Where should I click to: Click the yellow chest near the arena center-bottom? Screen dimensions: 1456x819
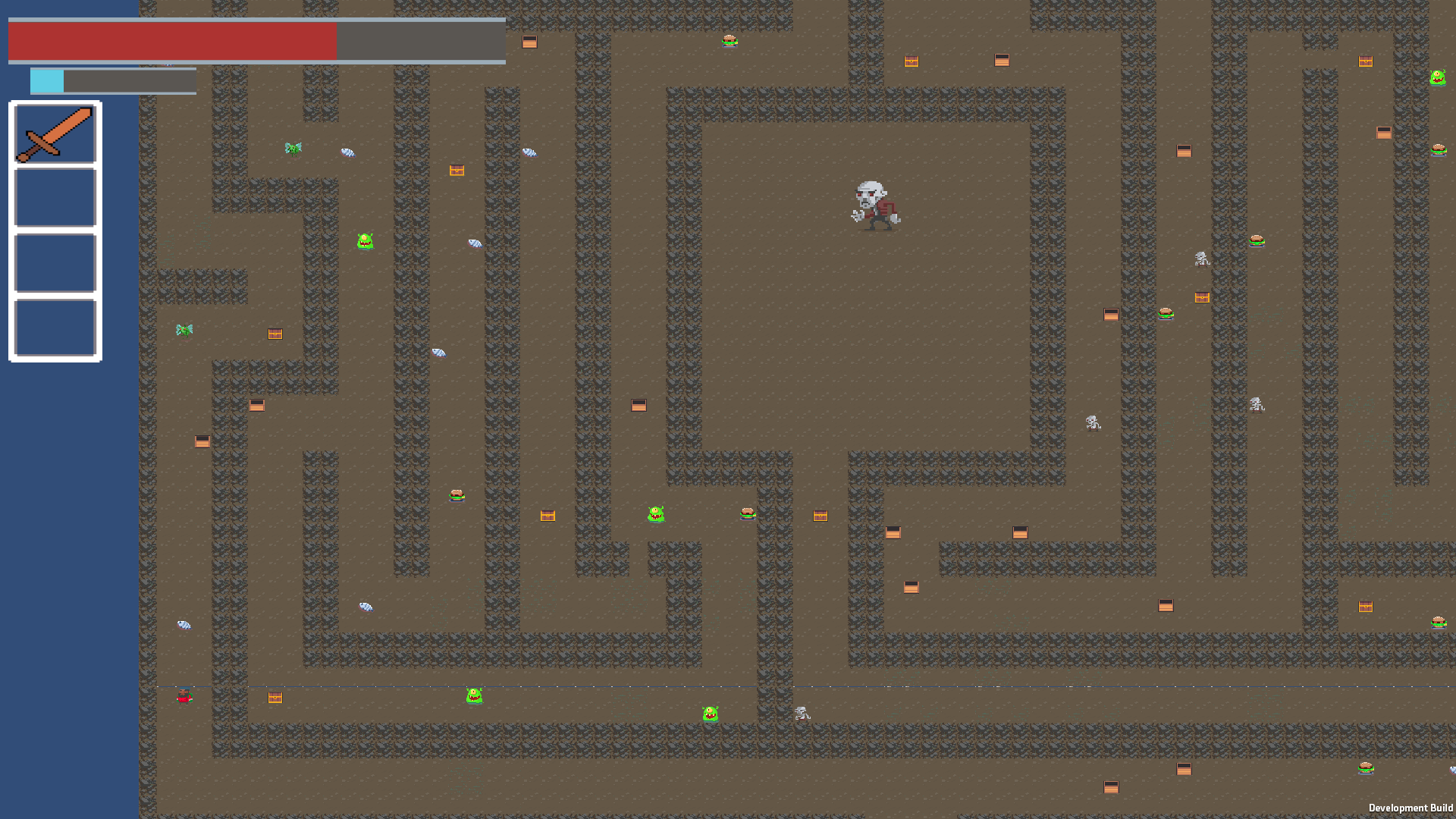point(819,516)
